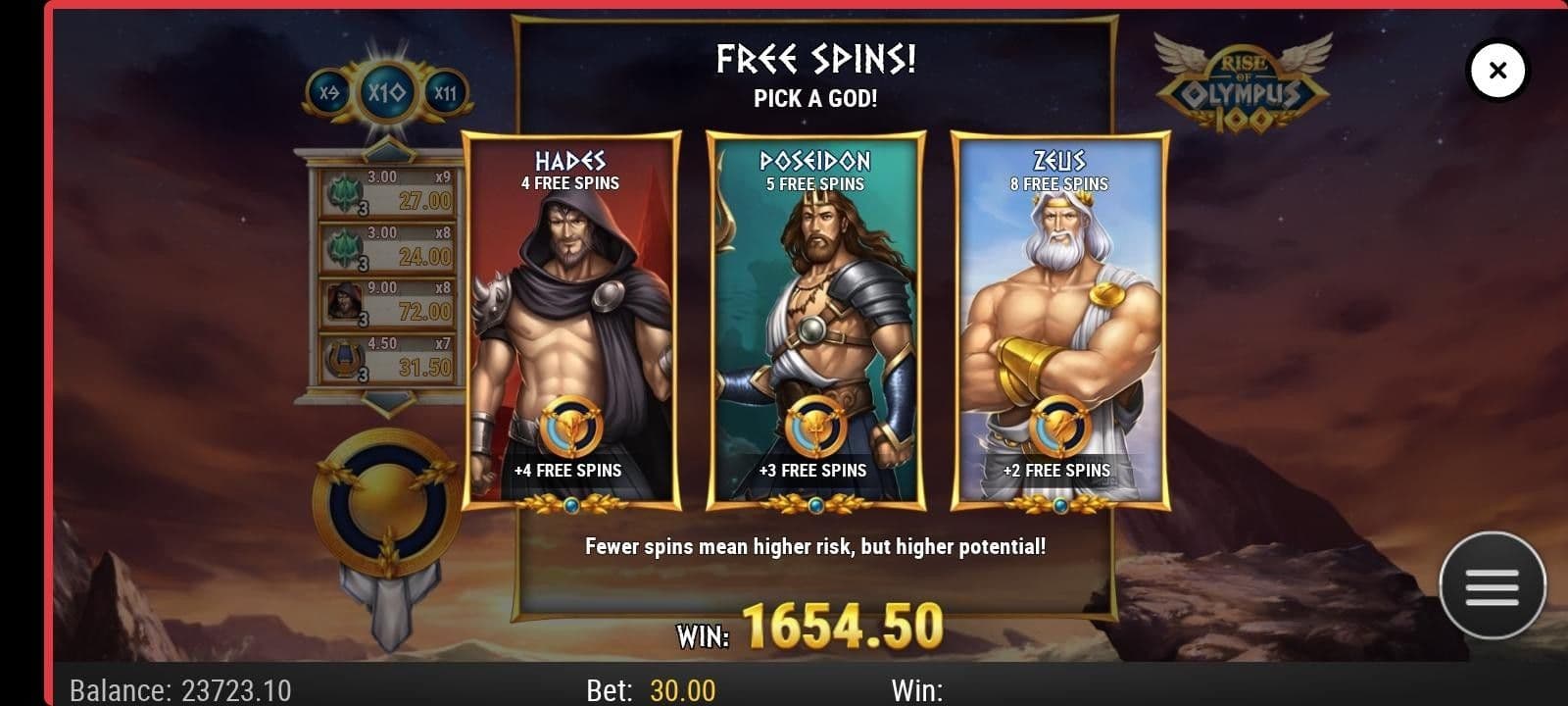Image resolution: width=1568 pixels, height=706 pixels.
Task: Click the PICK A GOD header
Action: pyautogui.click(x=816, y=97)
